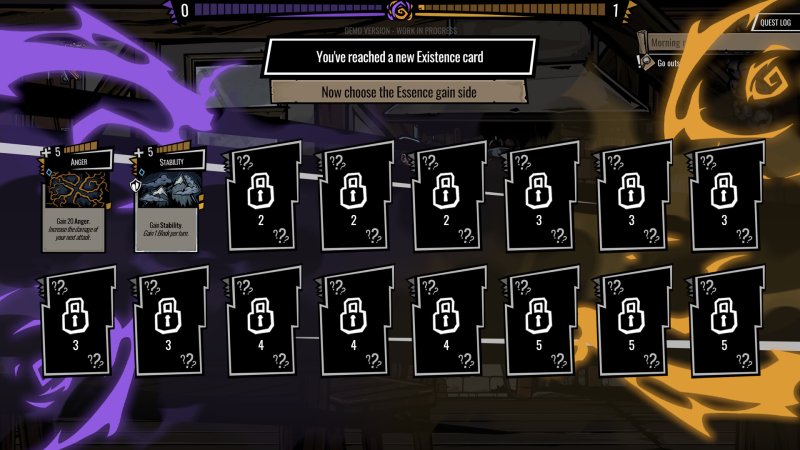The image size is (800, 450).
Task: Select the Anger essence card
Action: [x=76, y=200]
